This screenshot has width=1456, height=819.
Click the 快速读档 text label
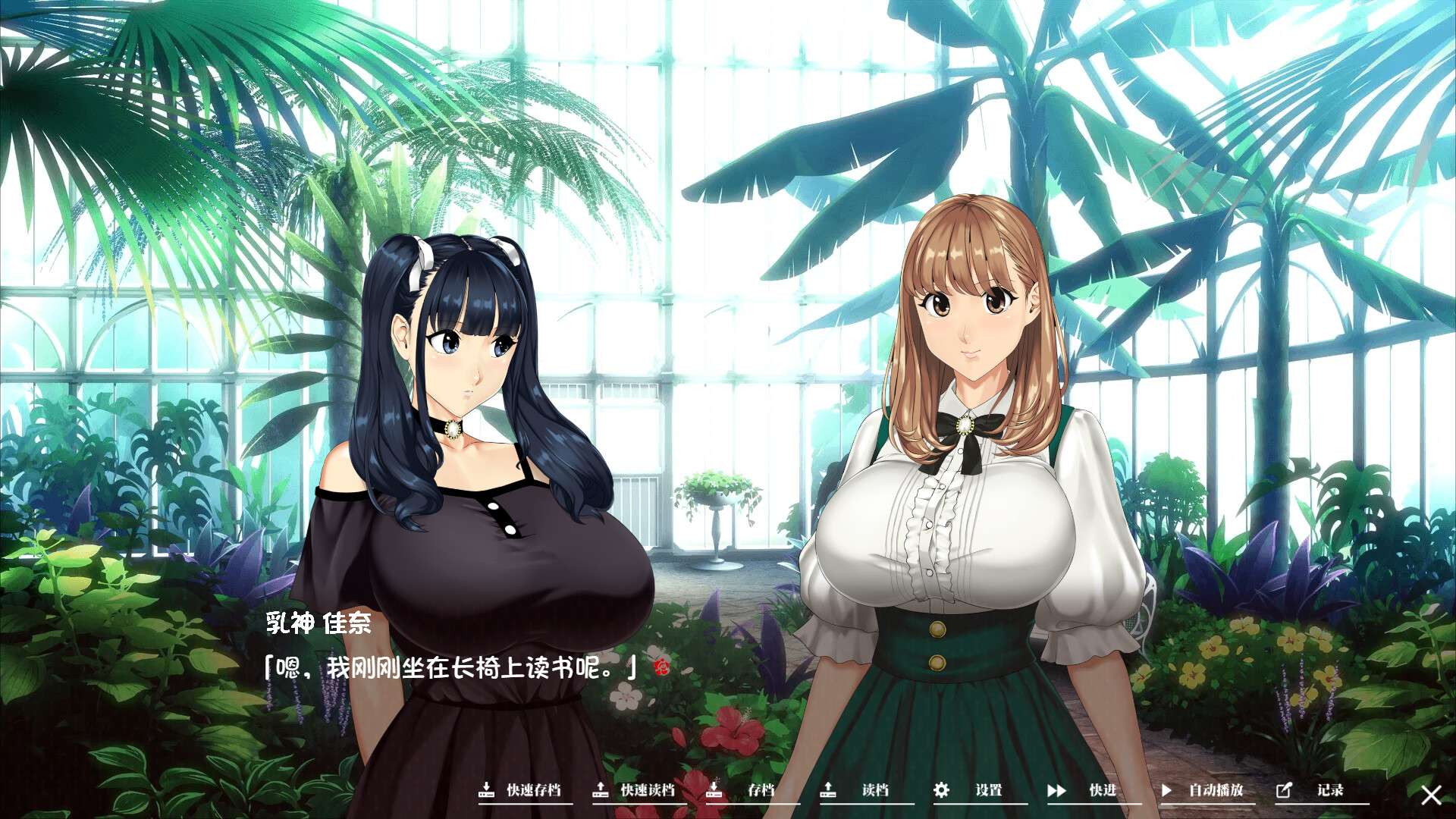(648, 790)
